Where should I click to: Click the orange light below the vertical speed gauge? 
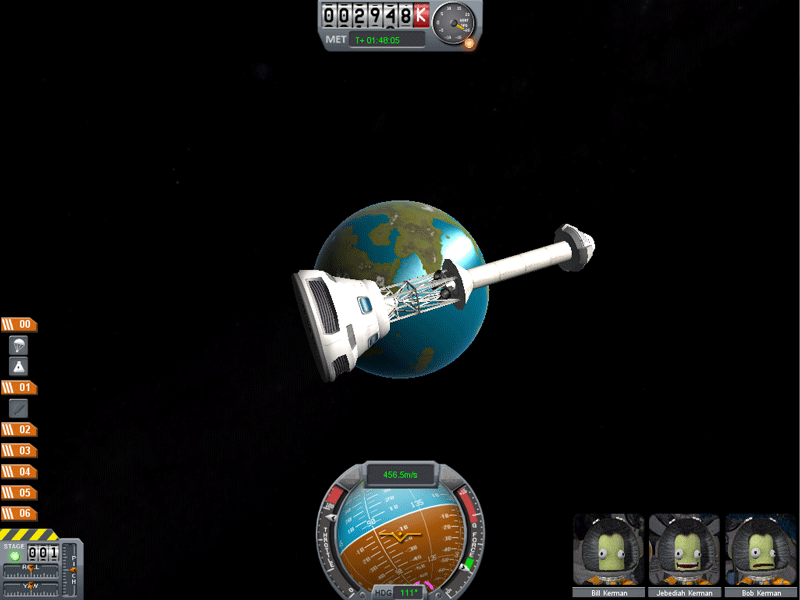coord(470,44)
